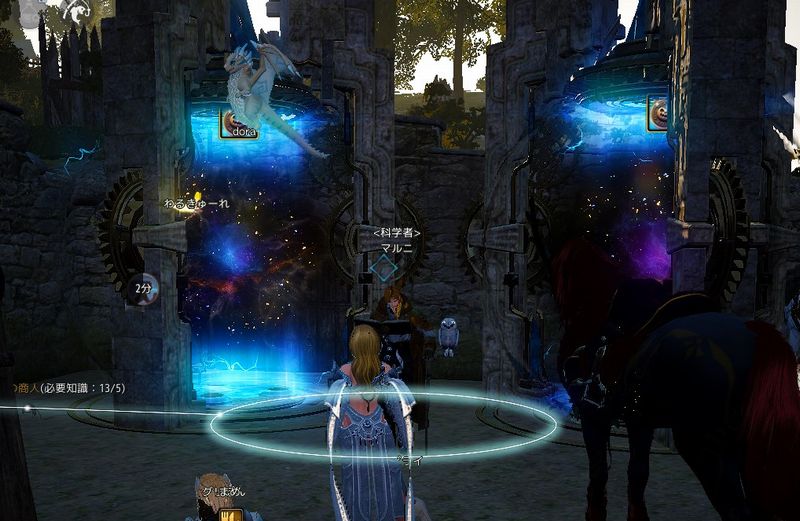
Task: Select the diamond marker under マルニ
Action: (382, 267)
